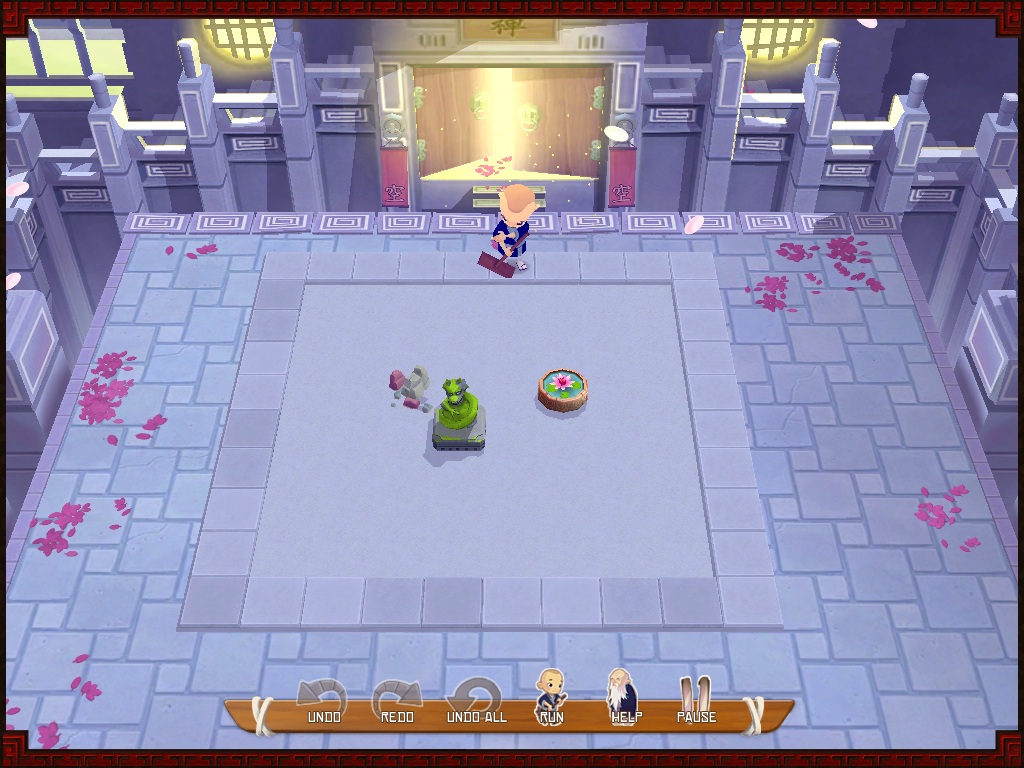The height and width of the screenshot is (768, 1024).
Task: Toggle the monk Run button
Action: 551,697
